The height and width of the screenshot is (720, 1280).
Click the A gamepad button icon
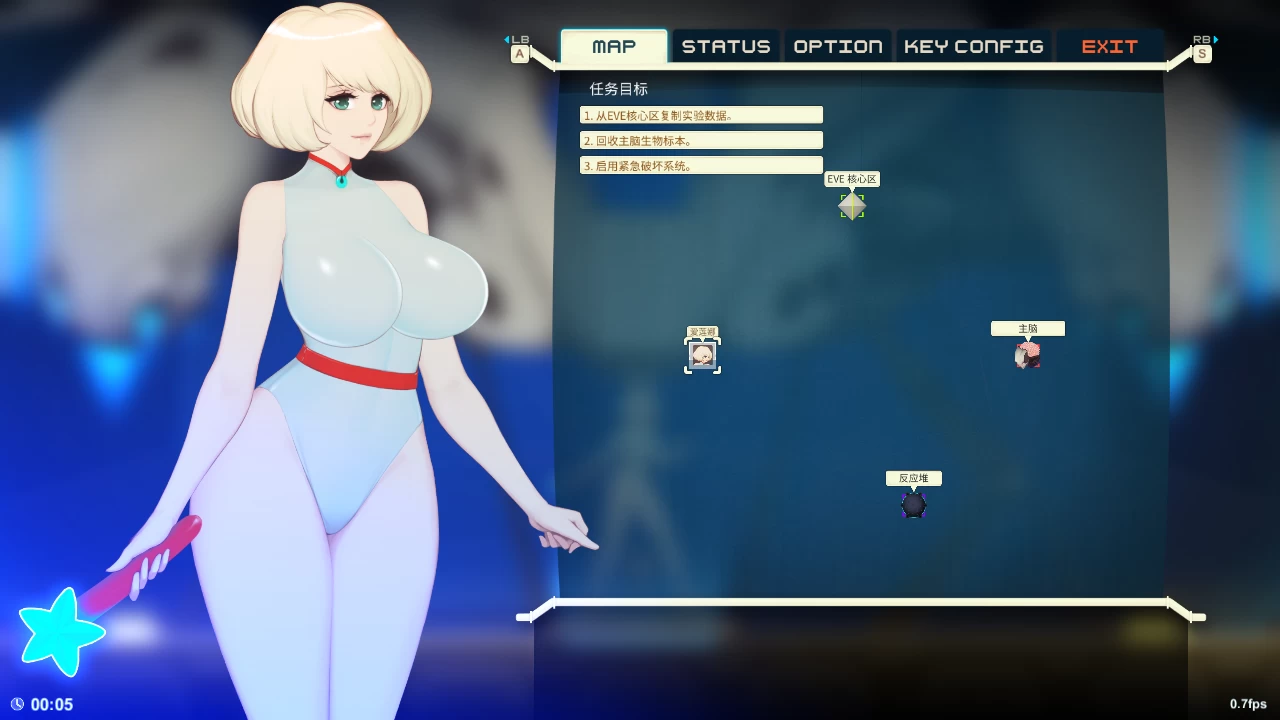pos(519,53)
